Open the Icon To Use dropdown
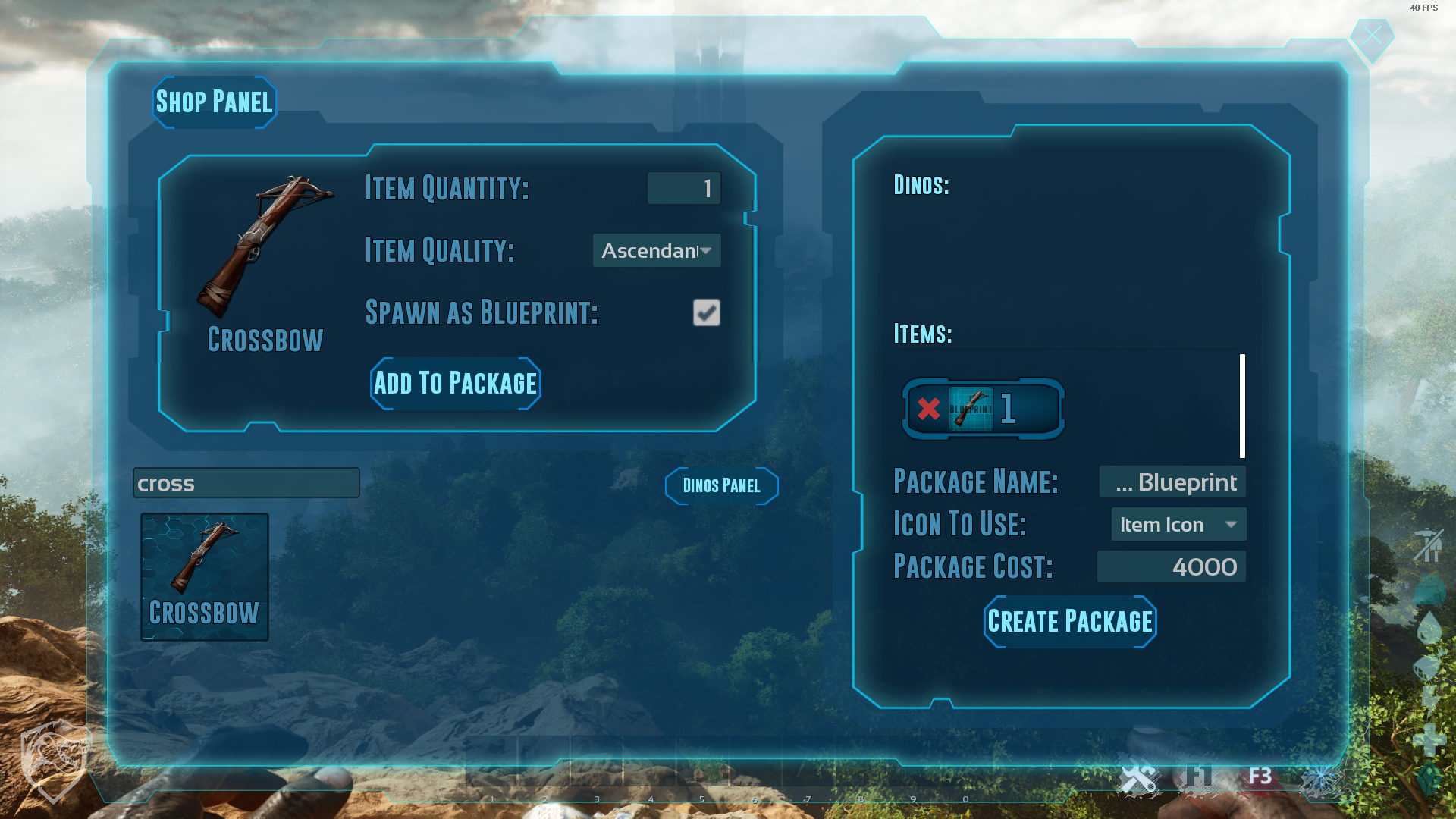Viewport: 1456px width, 819px height. tap(1178, 525)
